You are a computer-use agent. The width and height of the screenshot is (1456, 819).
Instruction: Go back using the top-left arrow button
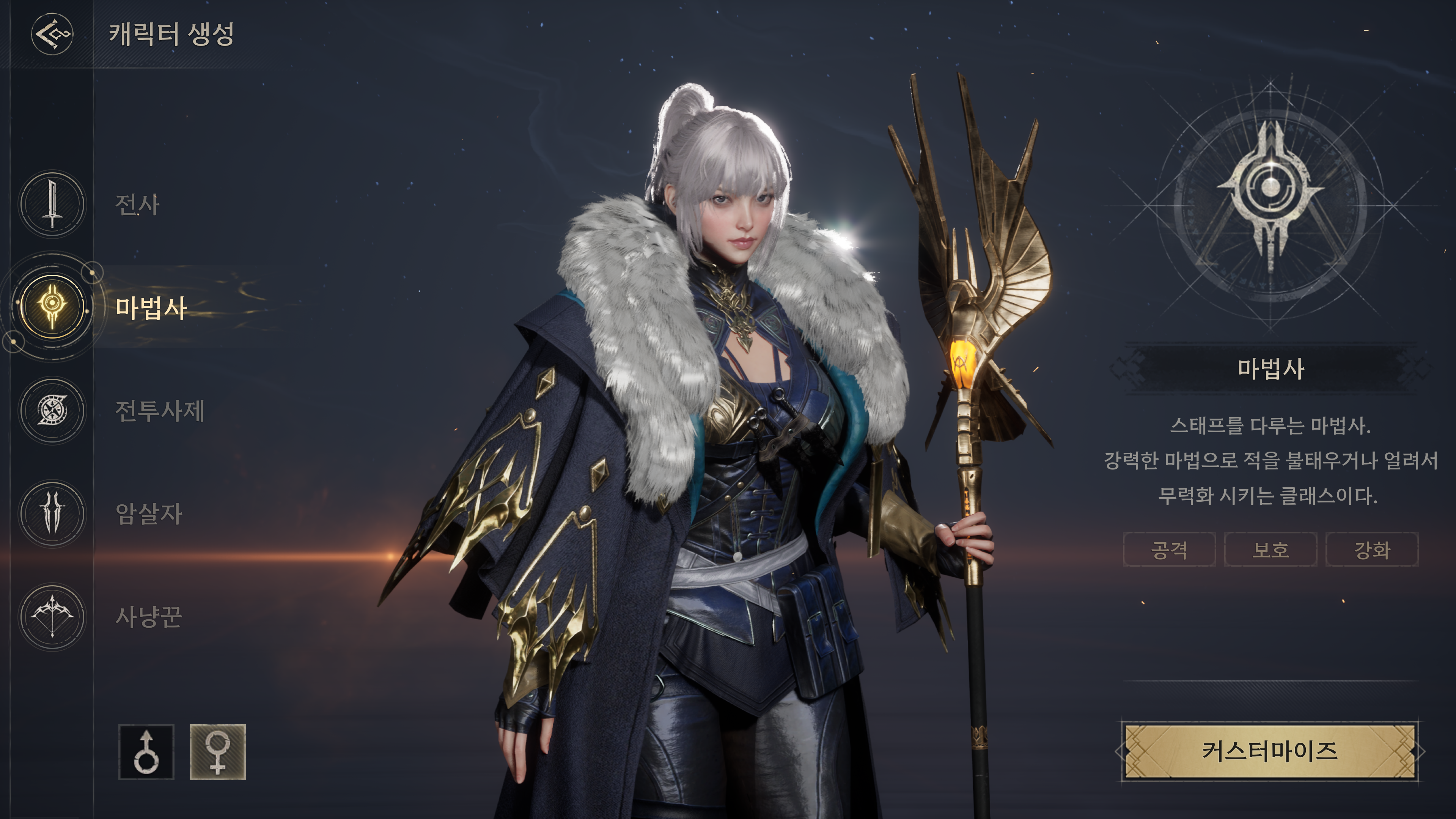(x=52, y=34)
